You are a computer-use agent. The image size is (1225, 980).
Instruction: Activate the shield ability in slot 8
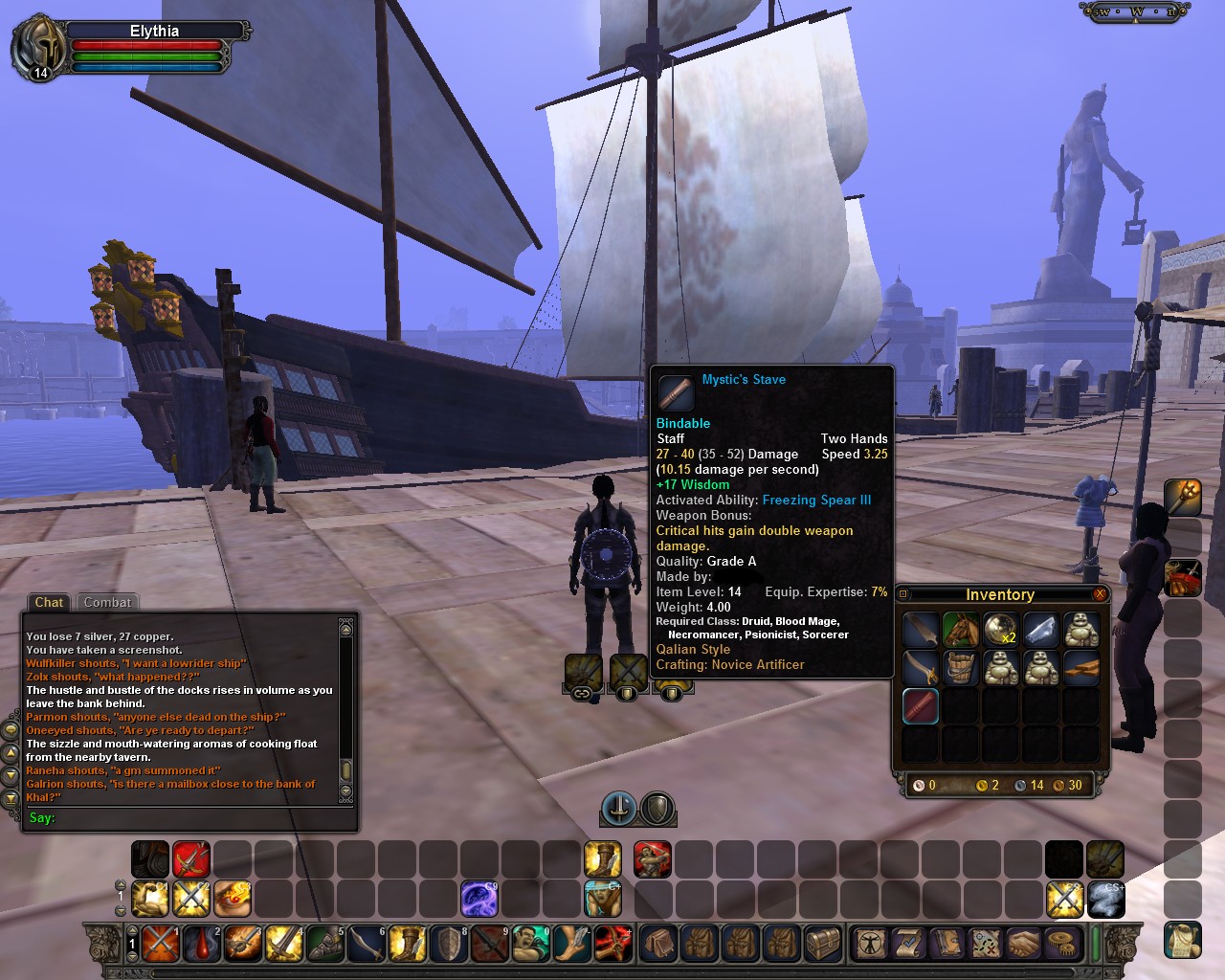449,944
